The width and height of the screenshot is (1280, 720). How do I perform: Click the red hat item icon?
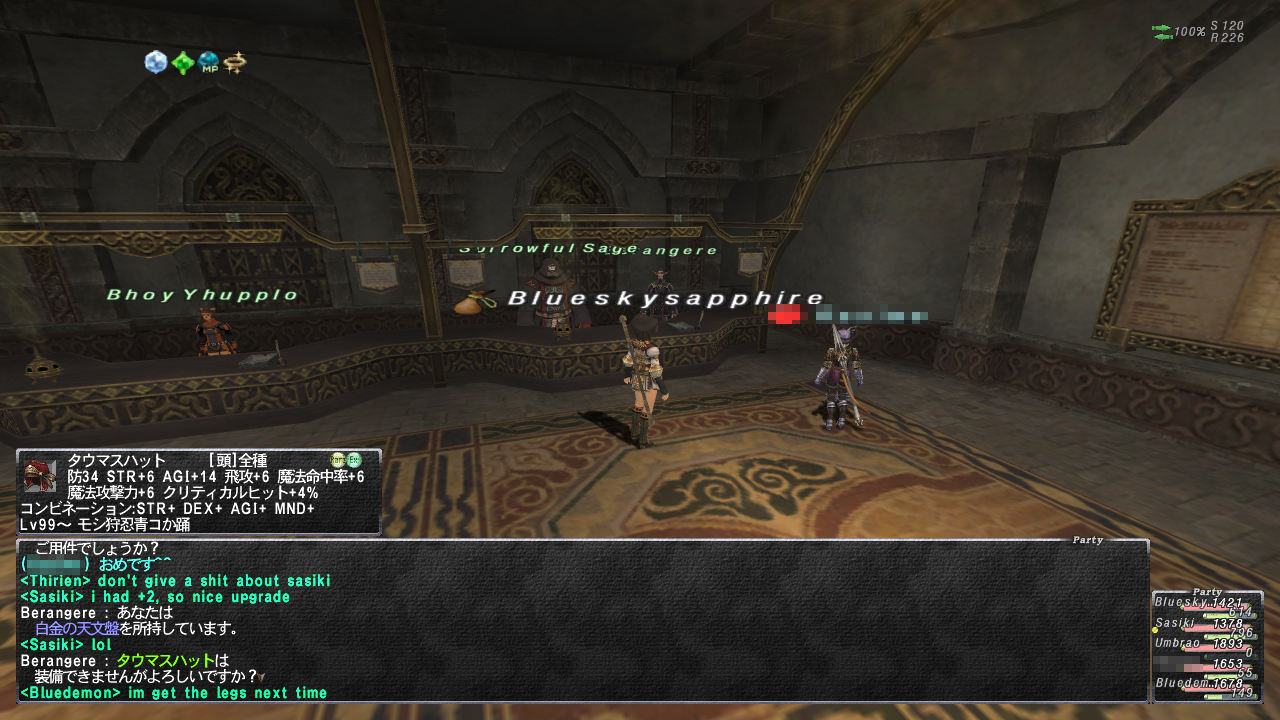pyautogui.click(x=40, y=476)
